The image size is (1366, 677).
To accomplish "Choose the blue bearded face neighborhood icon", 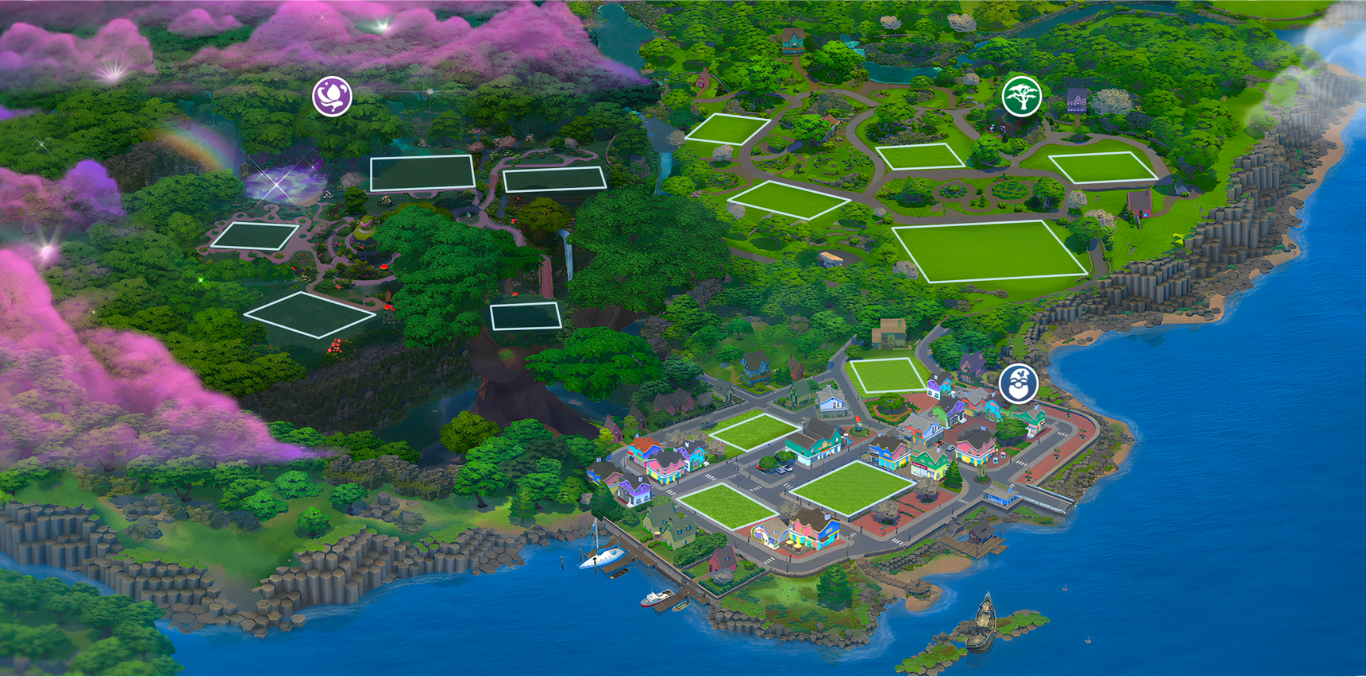I will click(1018, 384).
